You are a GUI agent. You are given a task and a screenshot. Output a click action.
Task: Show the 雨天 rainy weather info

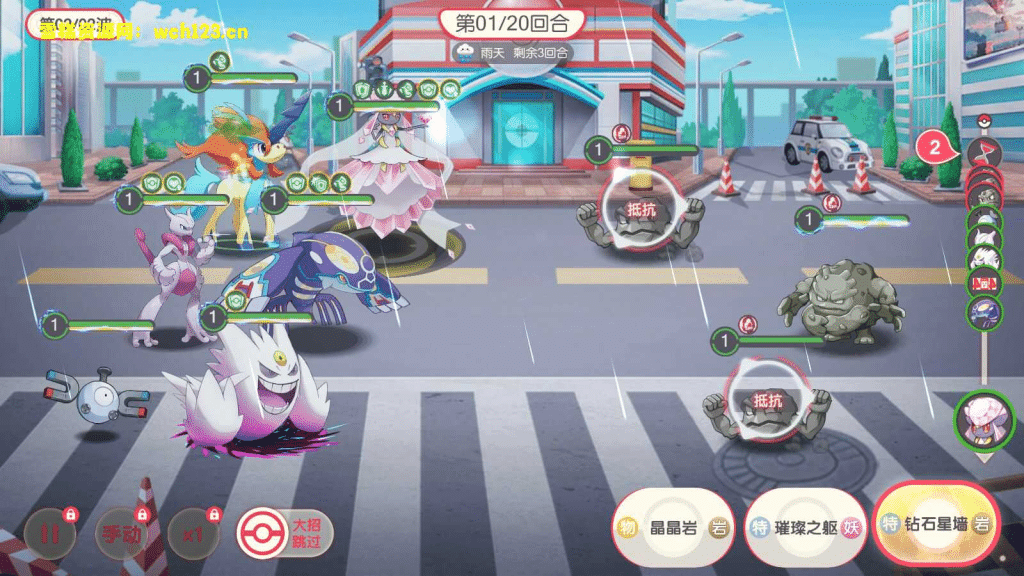510,52
